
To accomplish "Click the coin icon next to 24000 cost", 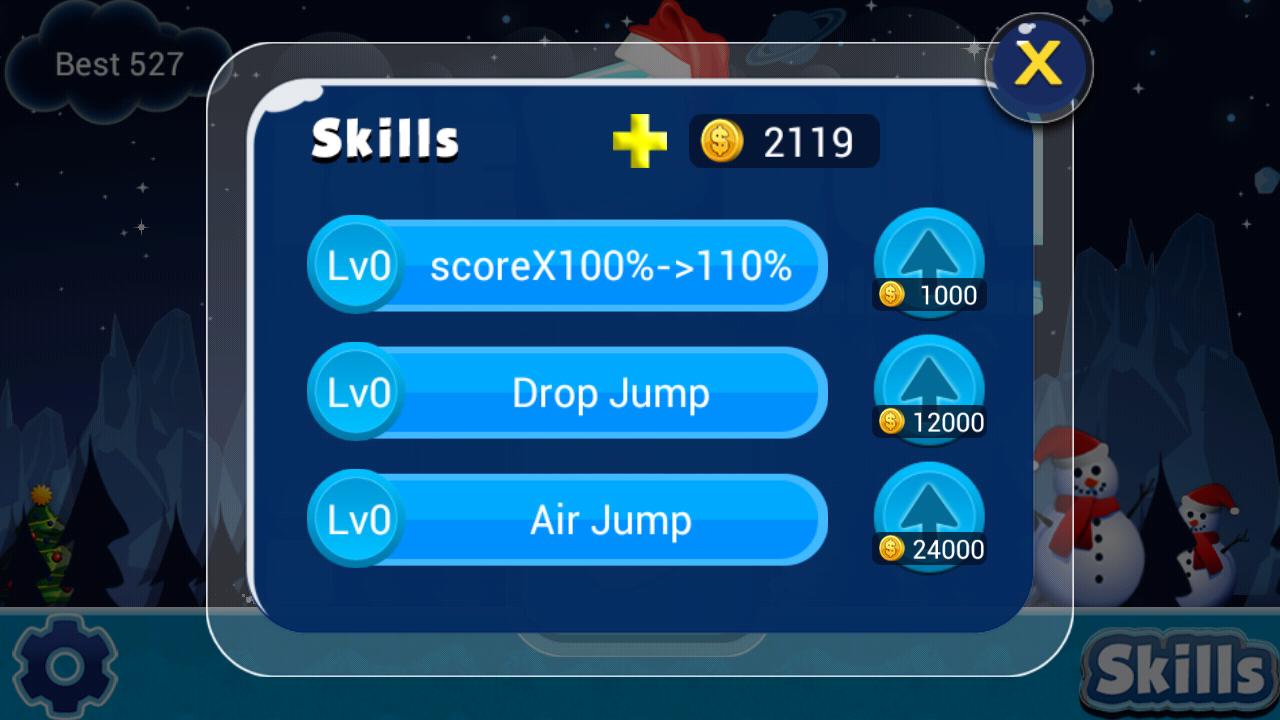I will click(893, 549).
